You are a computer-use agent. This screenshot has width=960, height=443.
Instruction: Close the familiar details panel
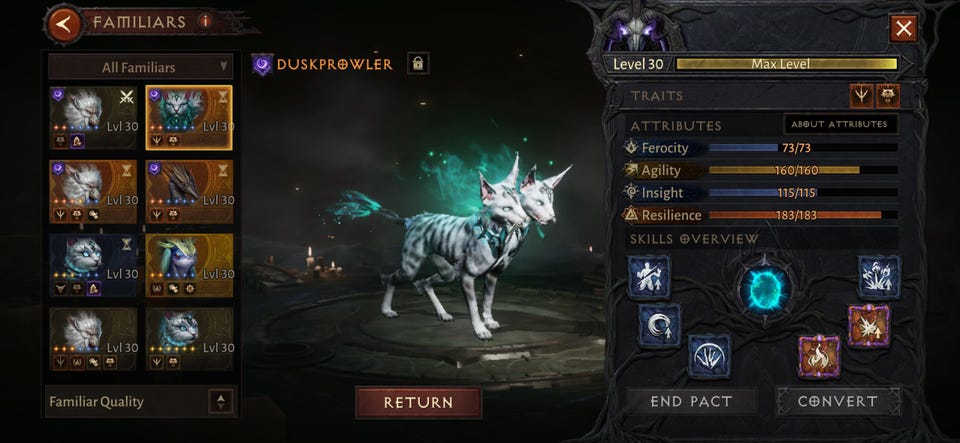[x=904, y=28]
